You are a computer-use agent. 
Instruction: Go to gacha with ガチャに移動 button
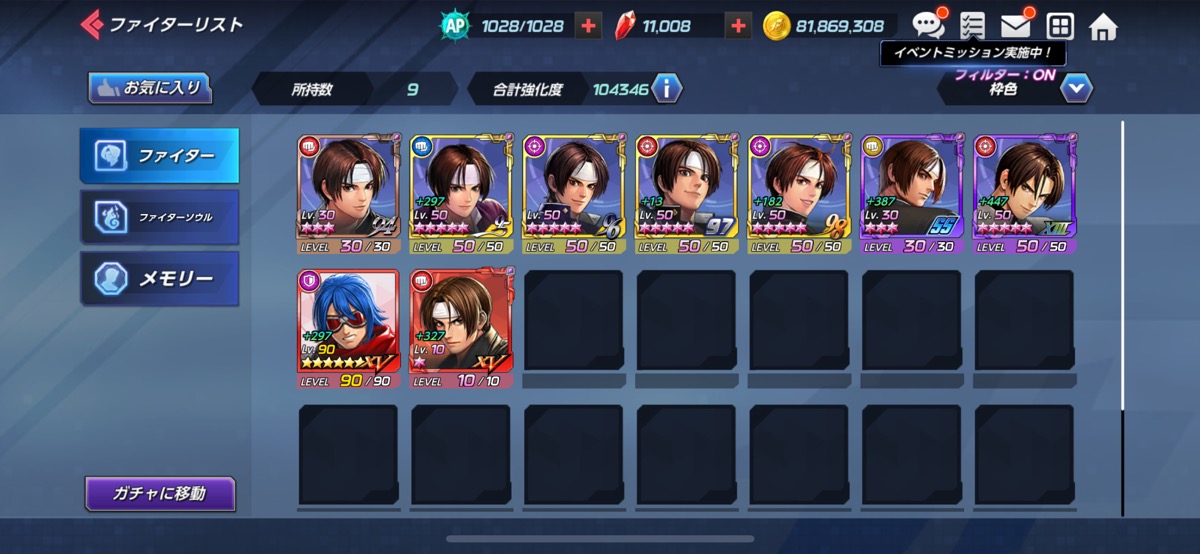click(x=160, y=493)
